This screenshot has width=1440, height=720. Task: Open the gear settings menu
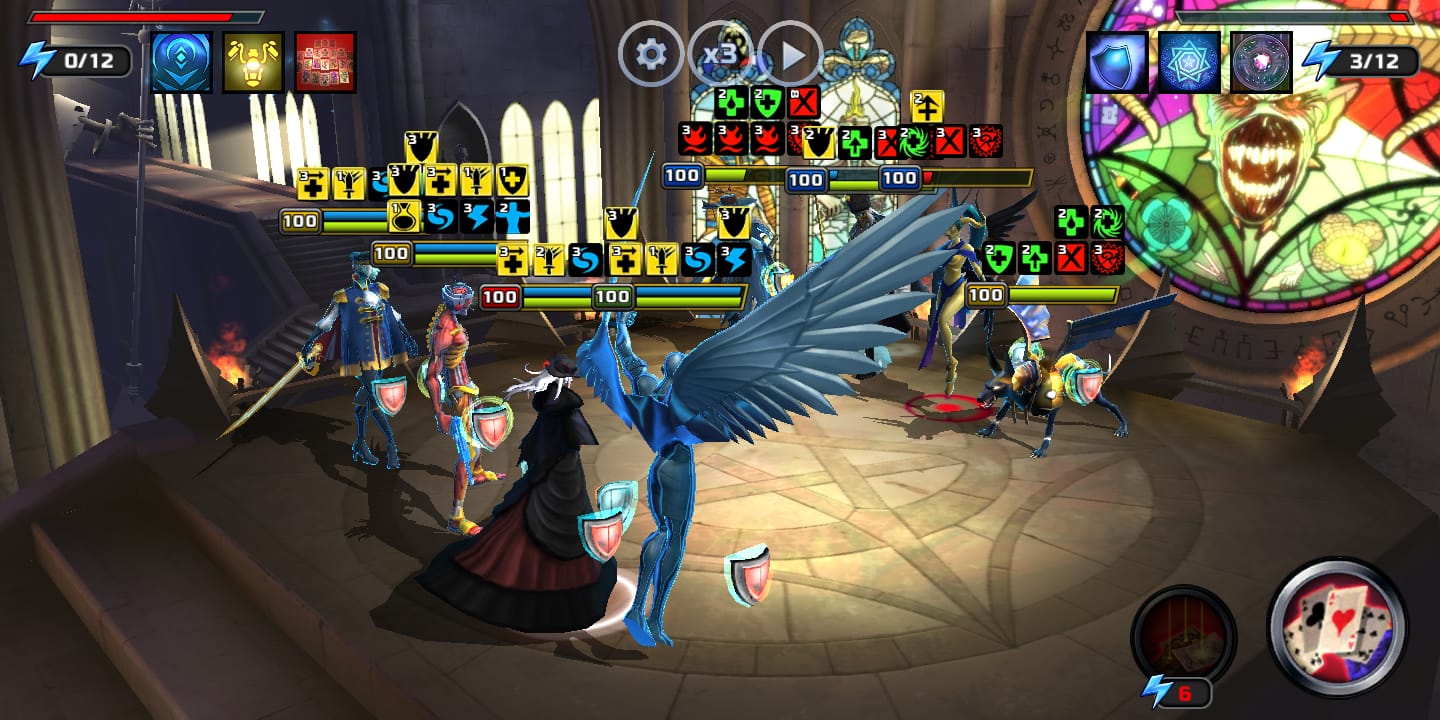click(x=651, y=54)
